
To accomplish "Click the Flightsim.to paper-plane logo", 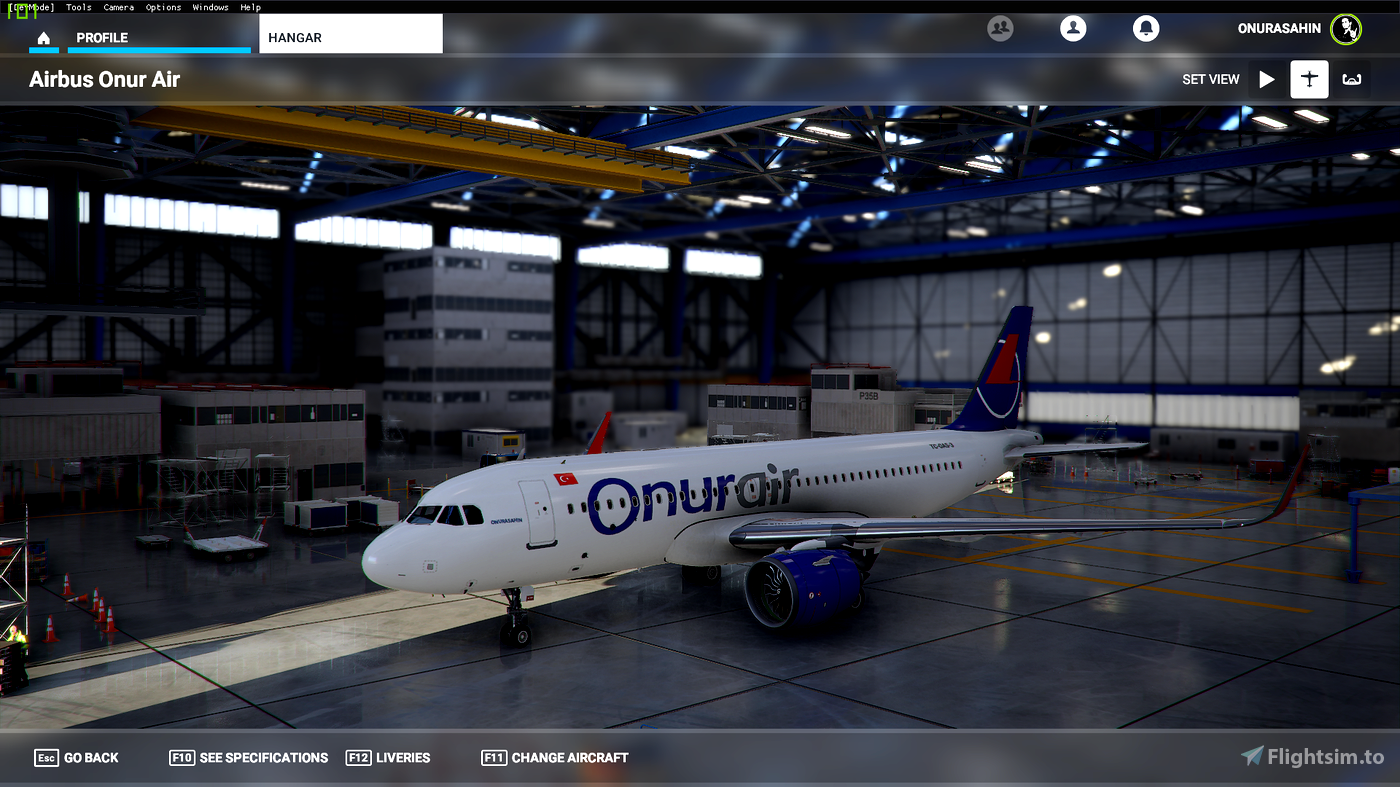I will tap(1252, 756).
